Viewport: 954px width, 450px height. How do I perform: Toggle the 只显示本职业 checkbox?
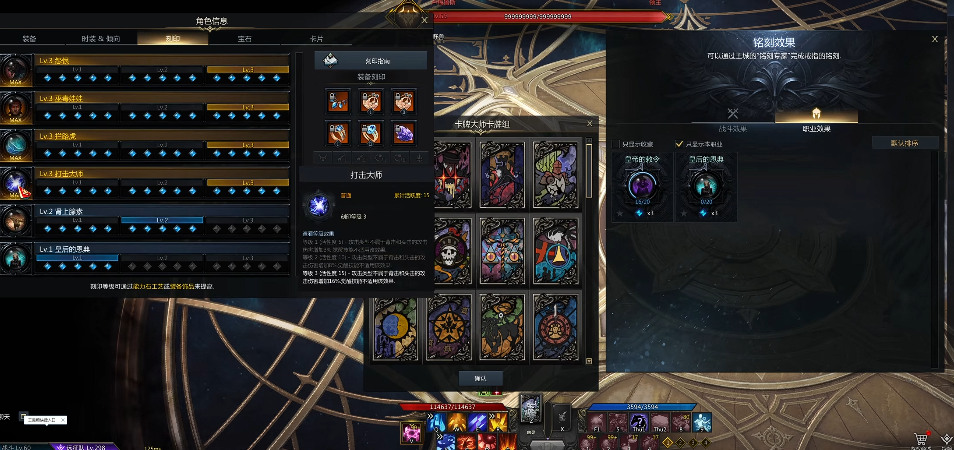click(x=680, y=143)
